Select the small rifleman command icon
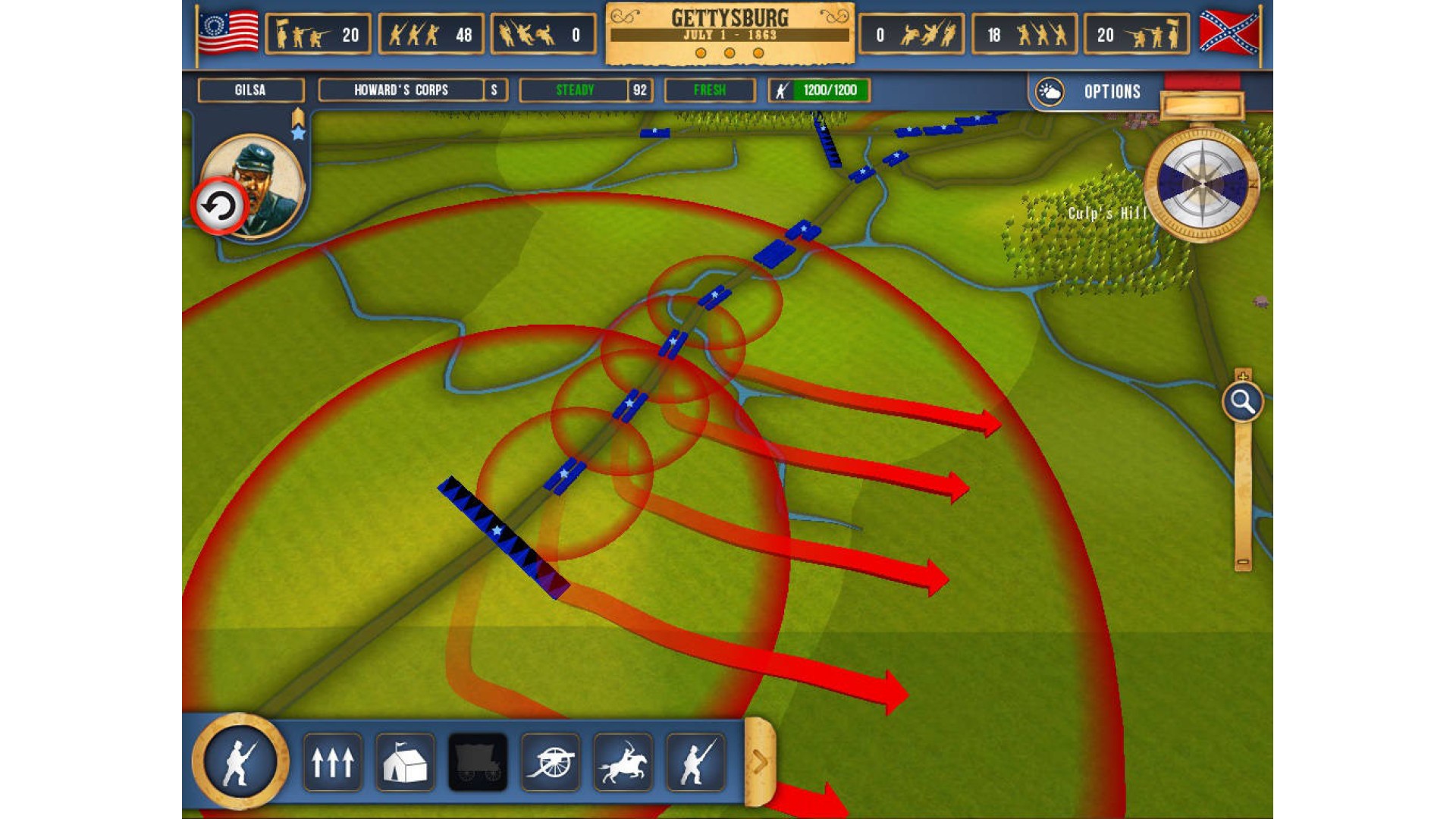 point(695,761)
